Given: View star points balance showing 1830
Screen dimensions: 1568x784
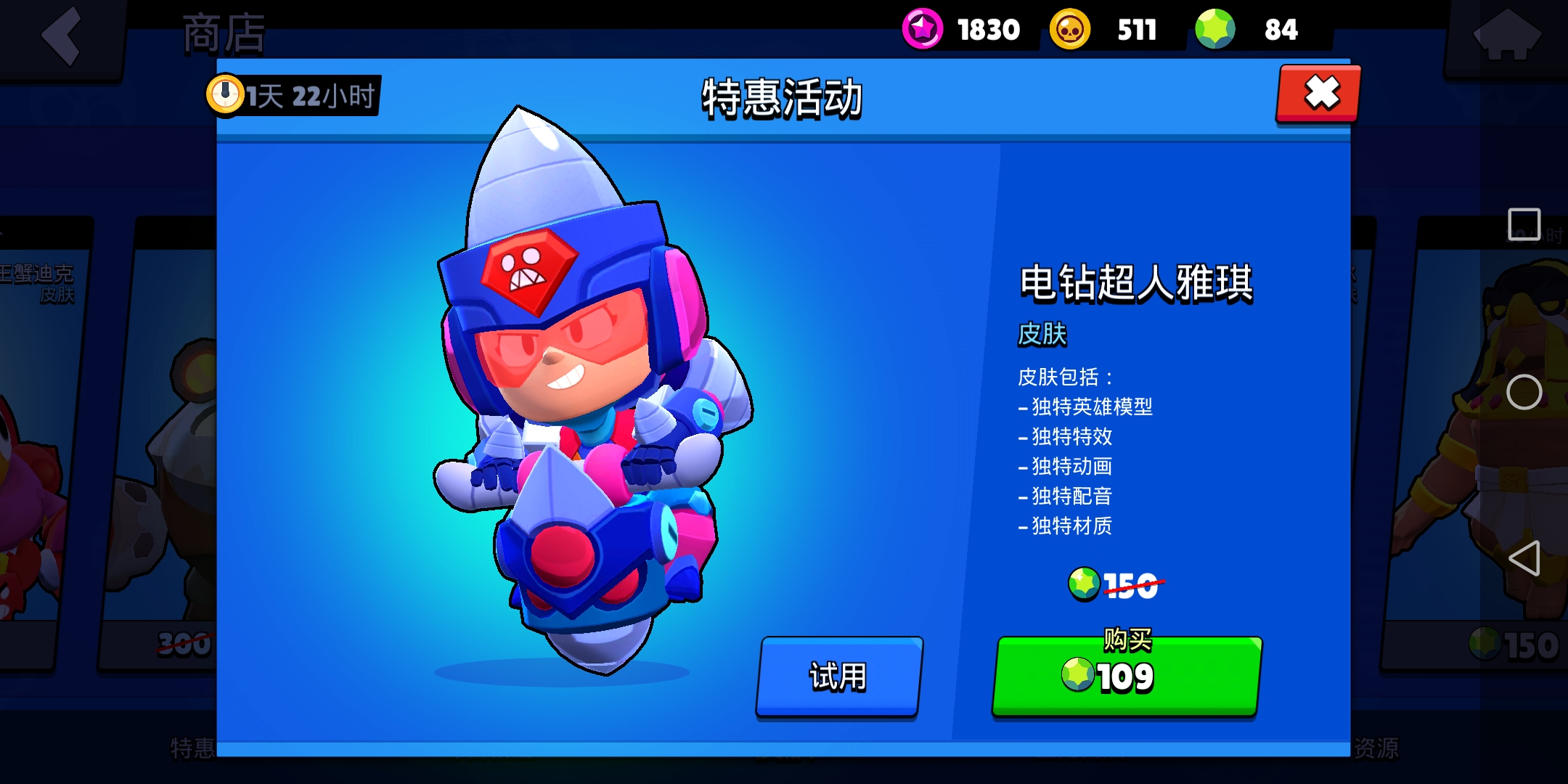Looking at the screenshot, I should (x=965, y=29).
